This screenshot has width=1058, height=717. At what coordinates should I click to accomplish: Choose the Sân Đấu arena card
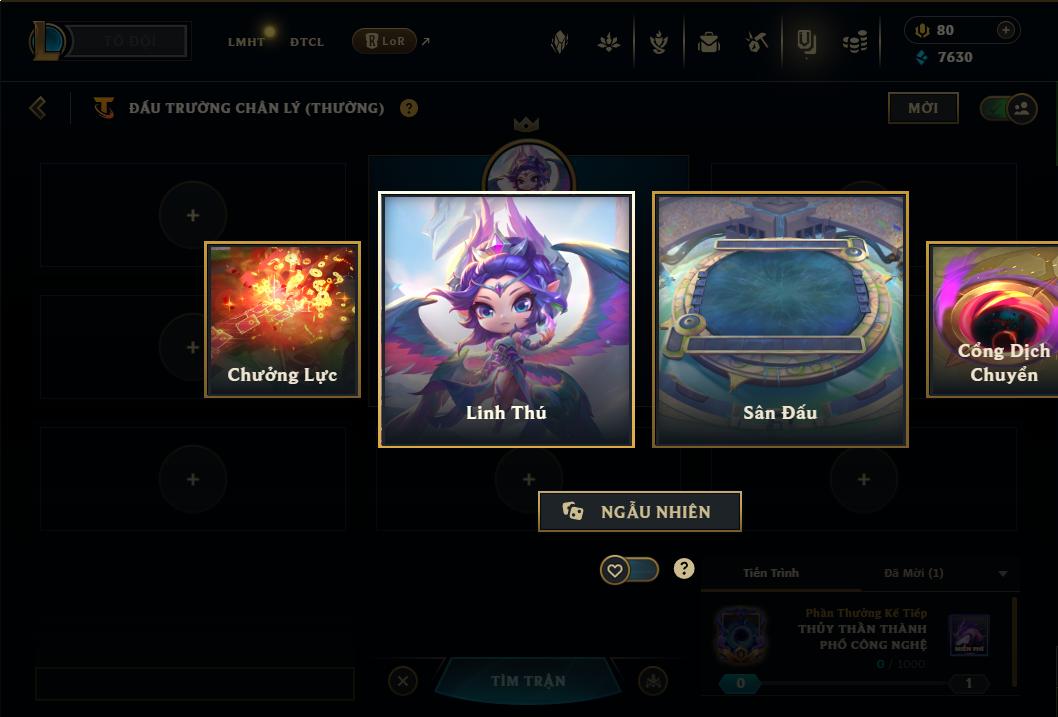(780, 319)
